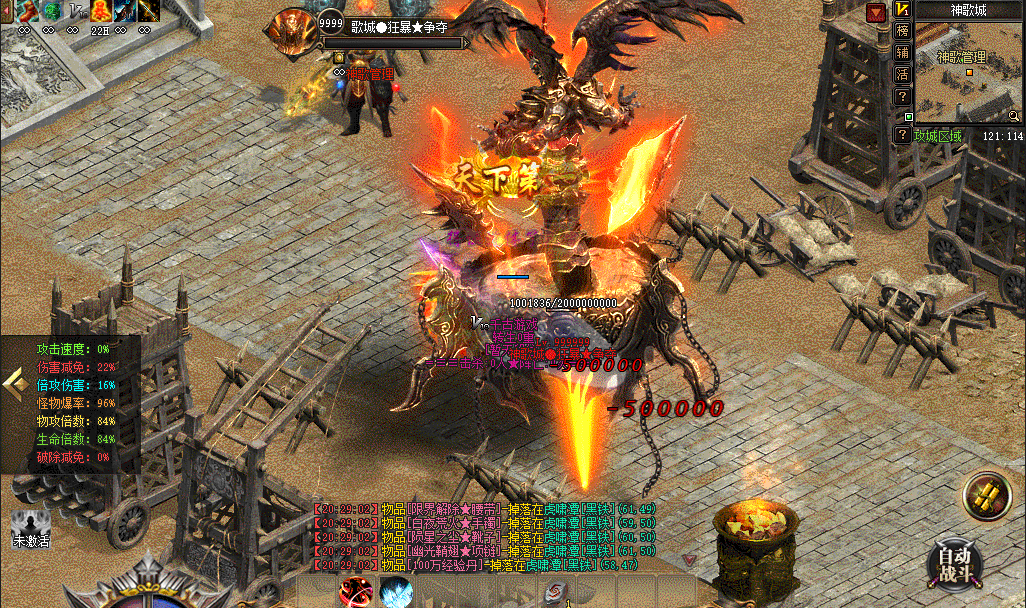Click the V1 VIP icon beside minimap
Viewport: 1026px width, 608px height.
click(903, 10)
